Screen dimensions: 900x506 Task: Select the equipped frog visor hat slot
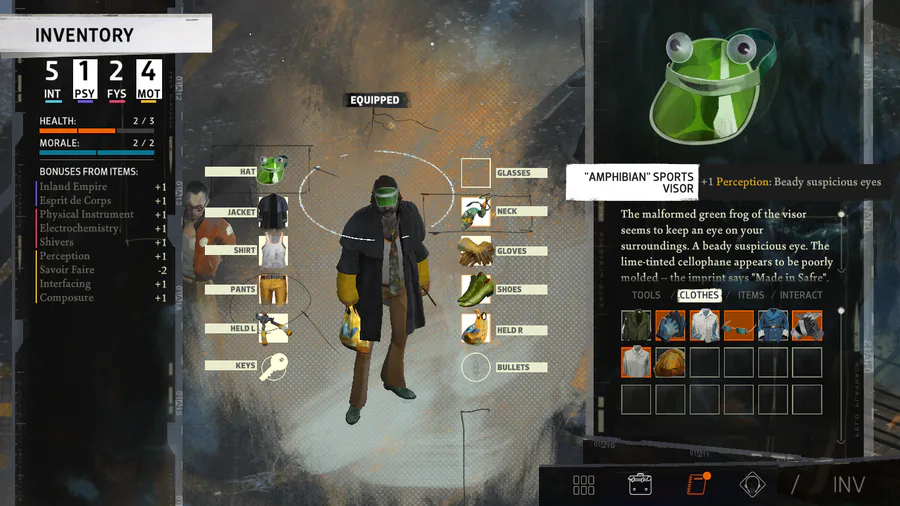[272, 171]
